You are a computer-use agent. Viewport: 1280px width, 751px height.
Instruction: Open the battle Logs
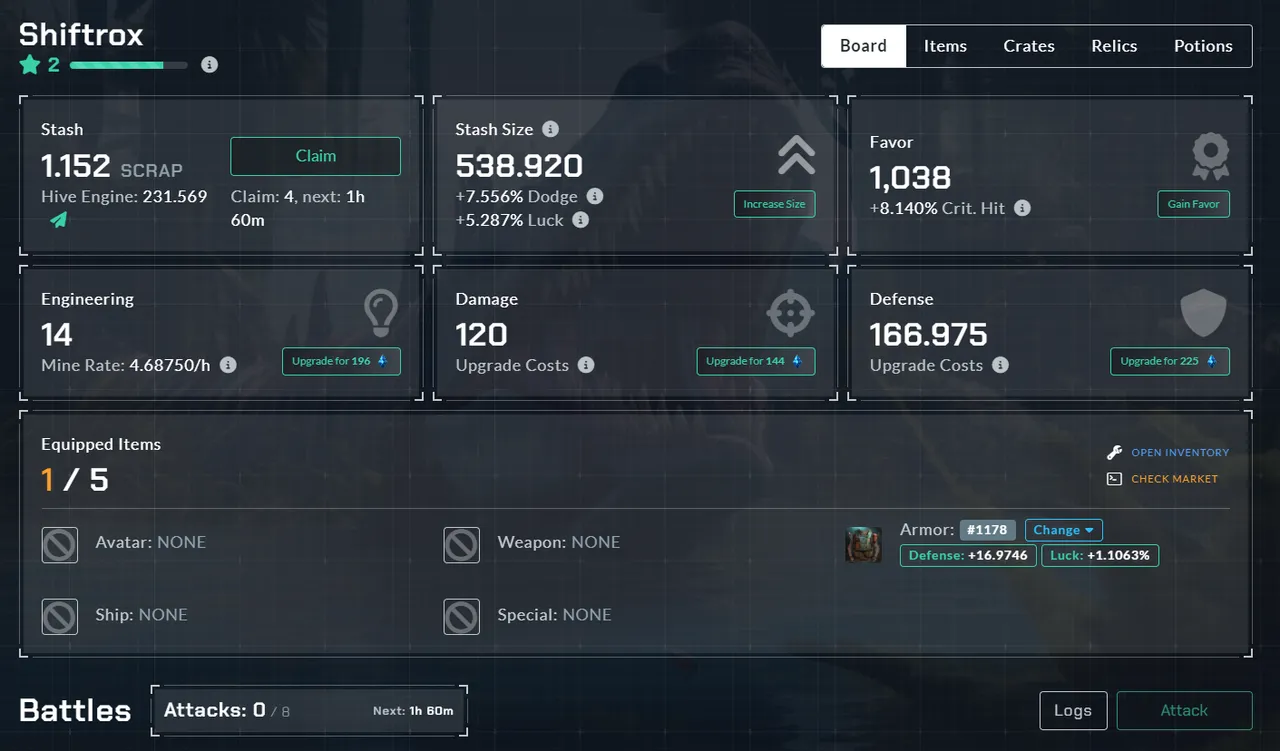pos(1073,710)
